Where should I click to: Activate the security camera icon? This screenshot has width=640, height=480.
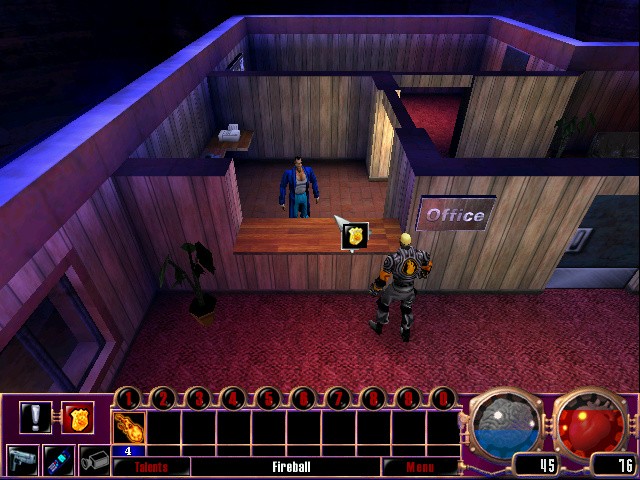tap(94, 460)
